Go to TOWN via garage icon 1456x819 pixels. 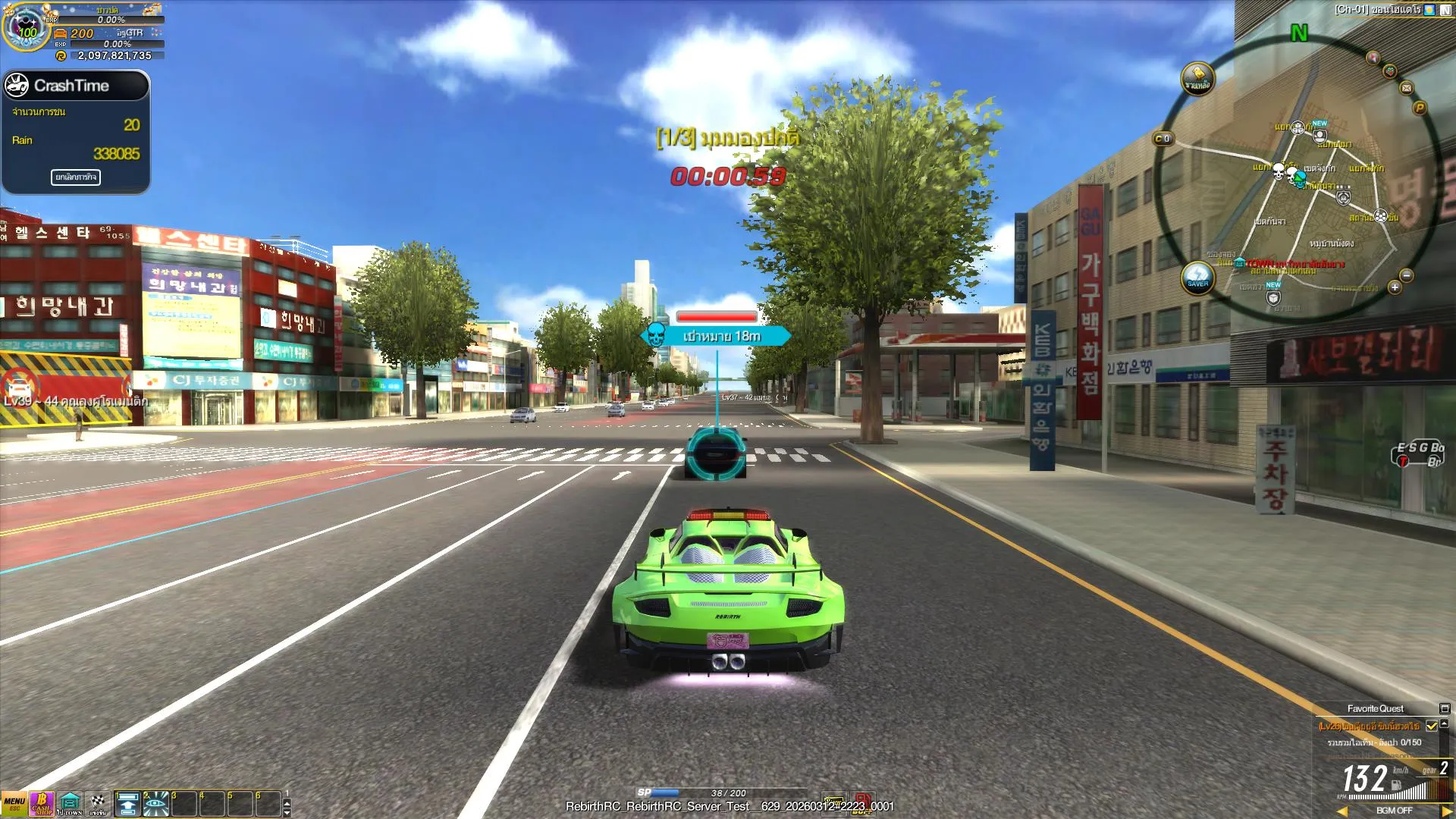(x=70, y=804)
